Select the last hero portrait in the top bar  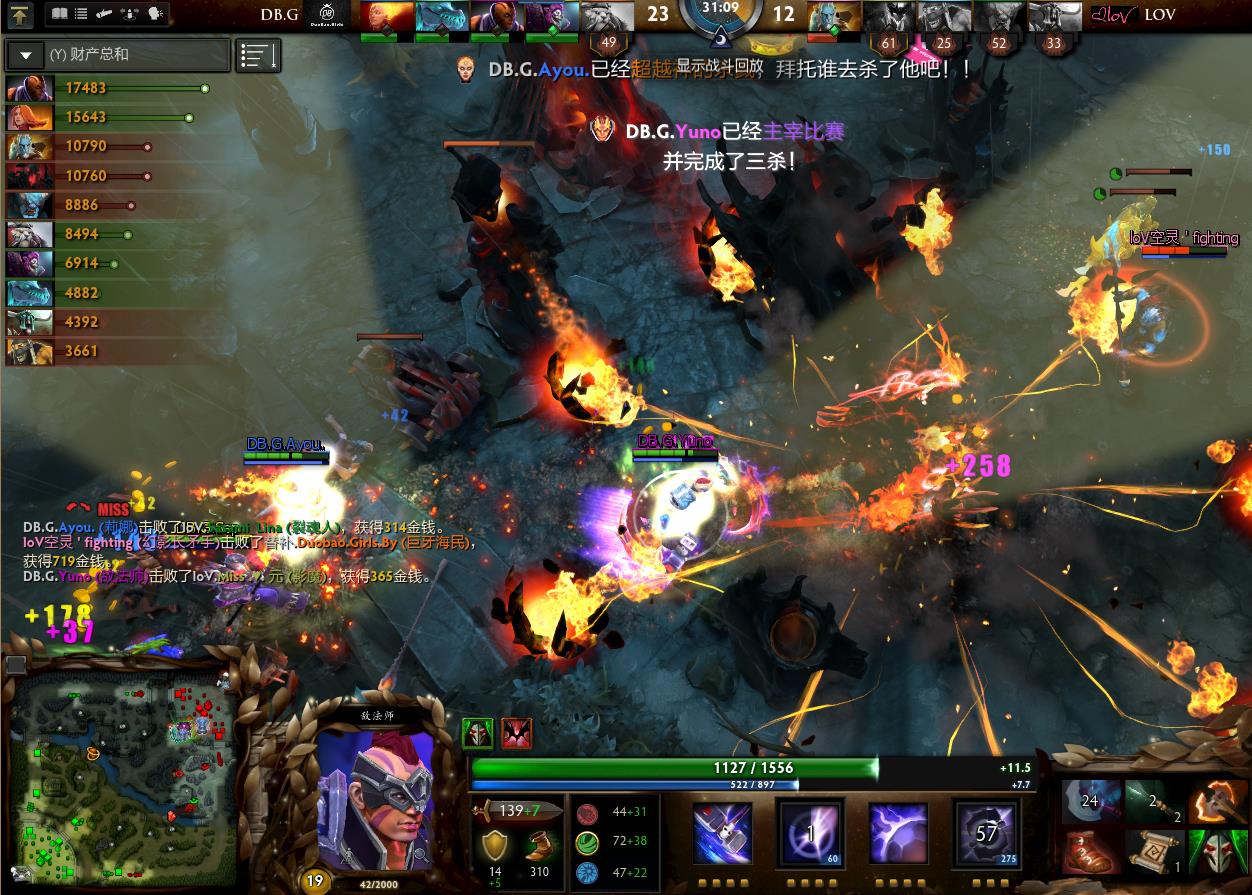coord(1056,16)
